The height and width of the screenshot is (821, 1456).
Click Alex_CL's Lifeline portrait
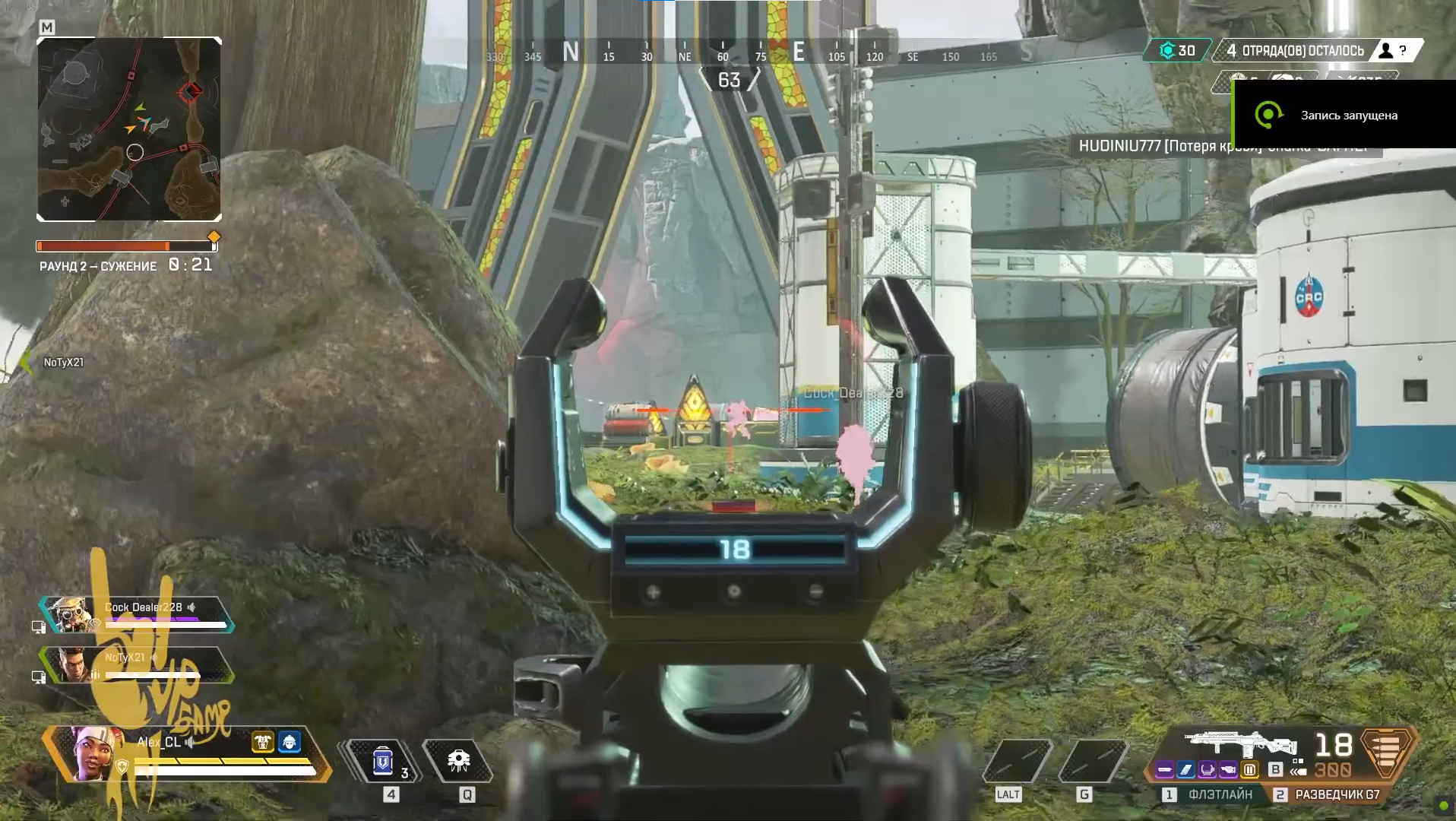point(97,753)
